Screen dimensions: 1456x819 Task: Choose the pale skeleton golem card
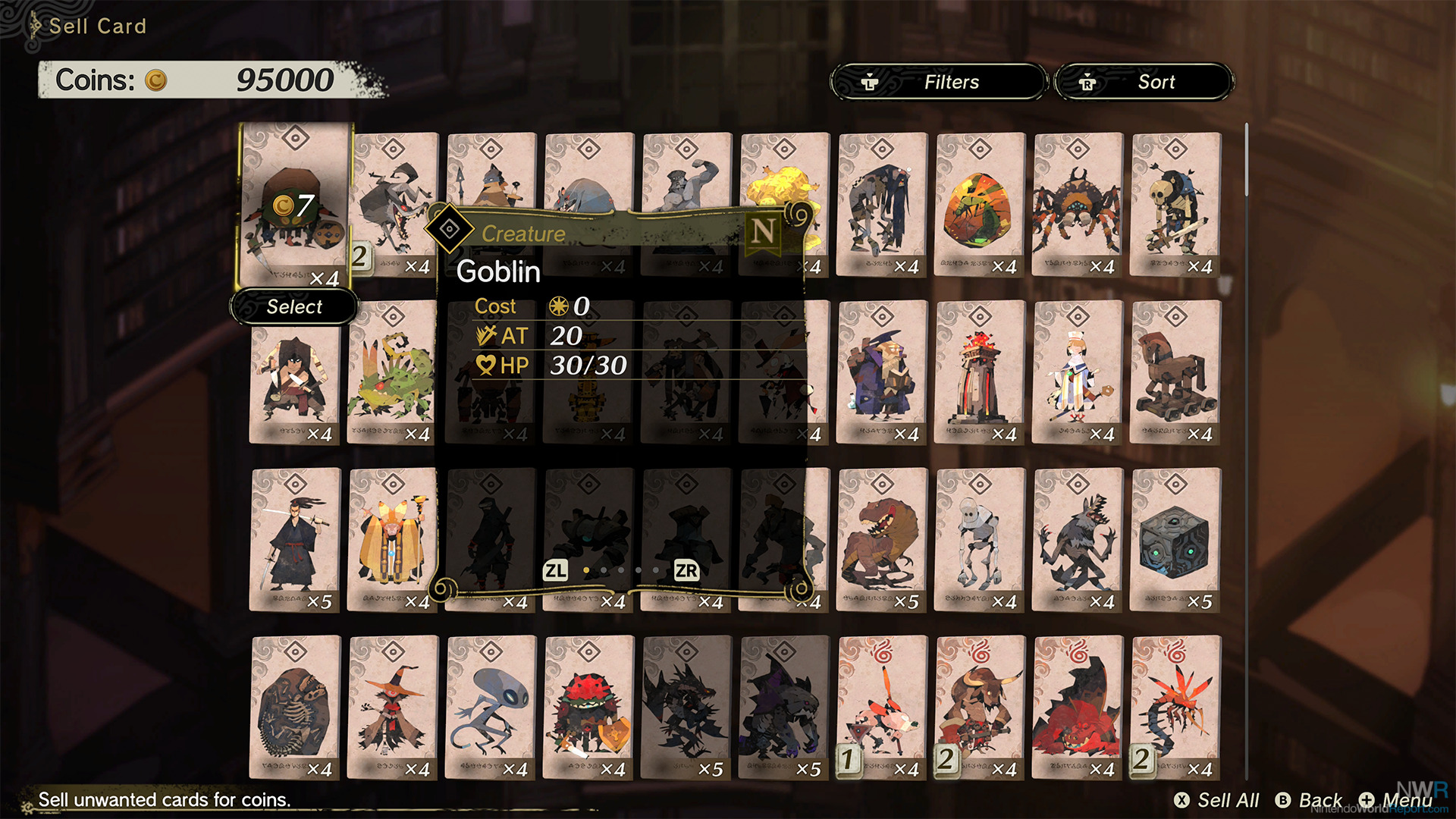point(980,540)
